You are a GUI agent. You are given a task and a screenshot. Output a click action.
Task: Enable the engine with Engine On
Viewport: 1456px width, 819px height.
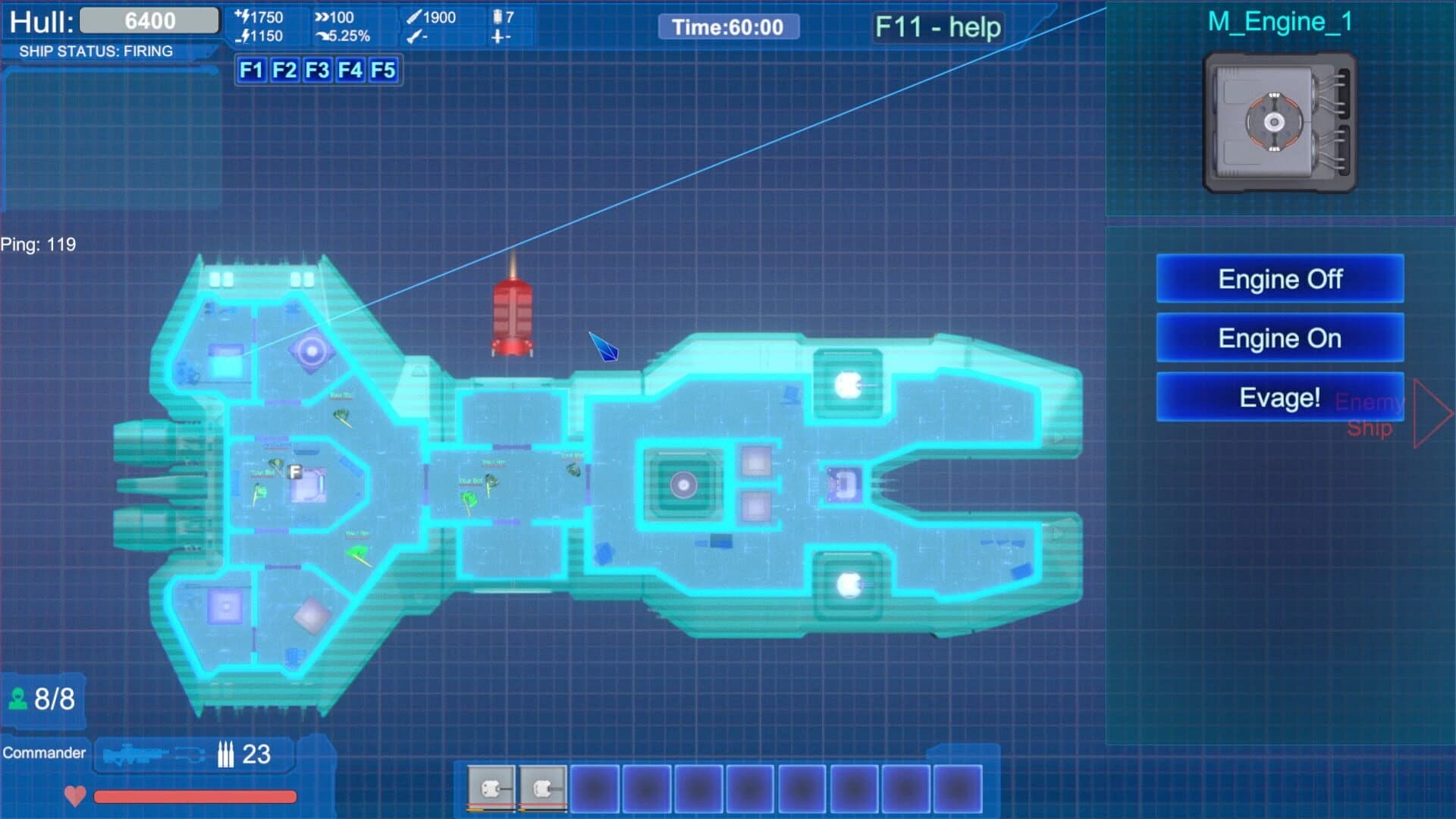(1279, 338)
